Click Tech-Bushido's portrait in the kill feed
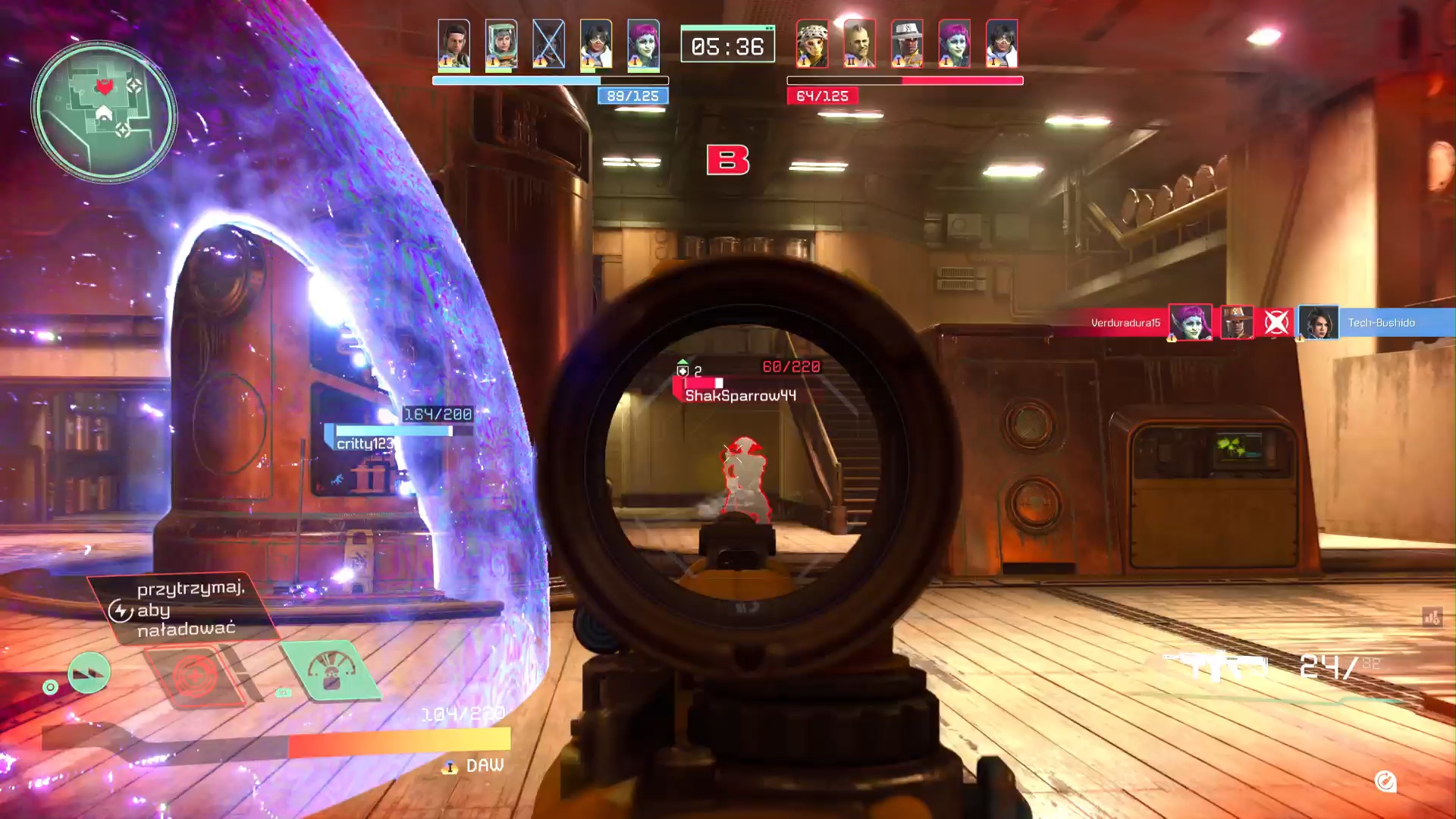Screen dimensions: 1456x819 (x=1319, y=323)
